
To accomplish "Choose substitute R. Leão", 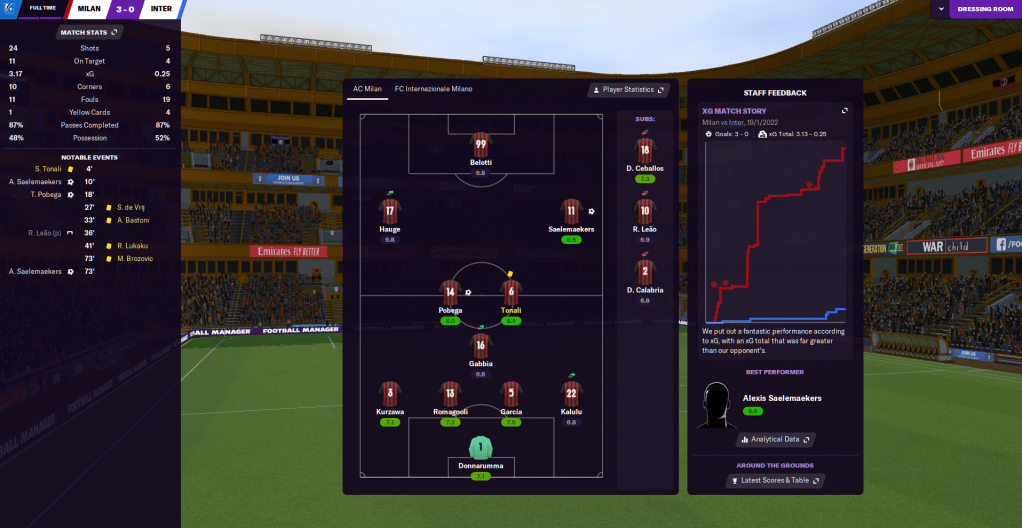I will (x=645, y=212).
